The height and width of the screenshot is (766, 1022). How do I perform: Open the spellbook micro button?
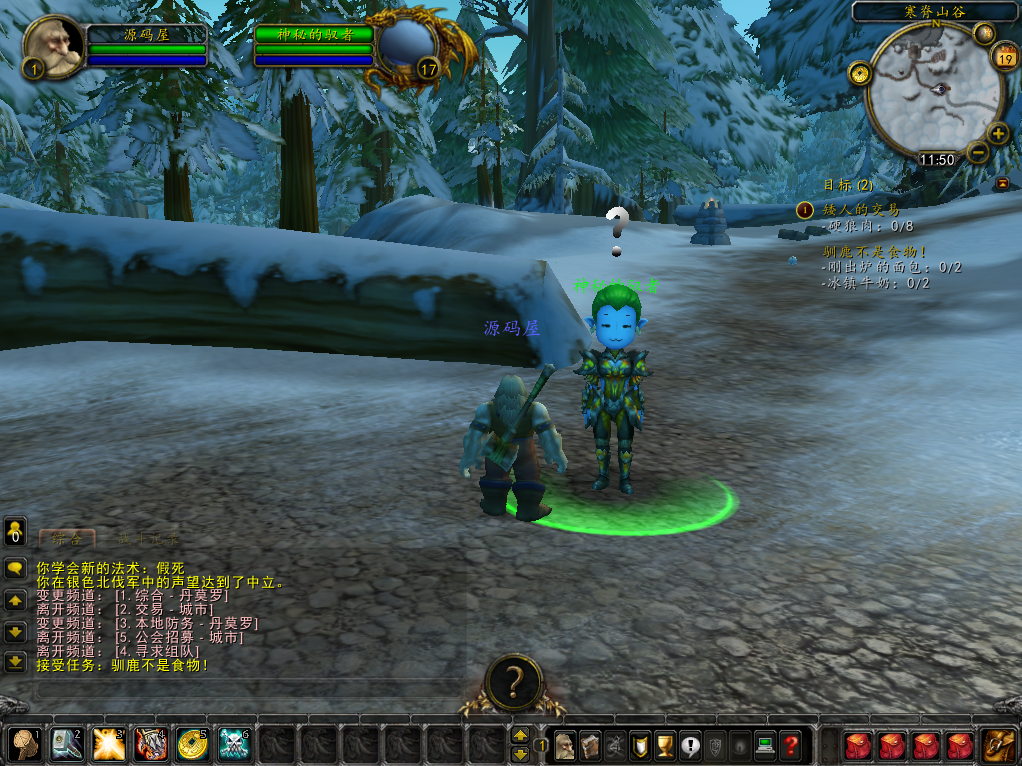coord(590,745)
